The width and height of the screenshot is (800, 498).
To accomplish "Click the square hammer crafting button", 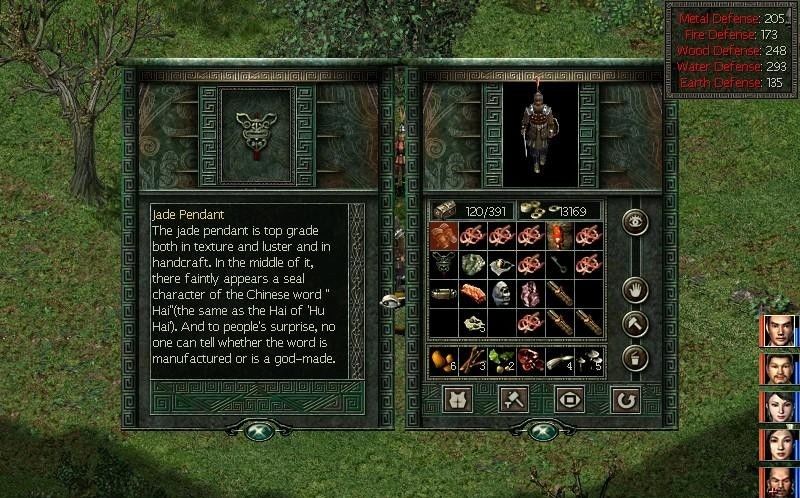I will (x=513, y=400).
